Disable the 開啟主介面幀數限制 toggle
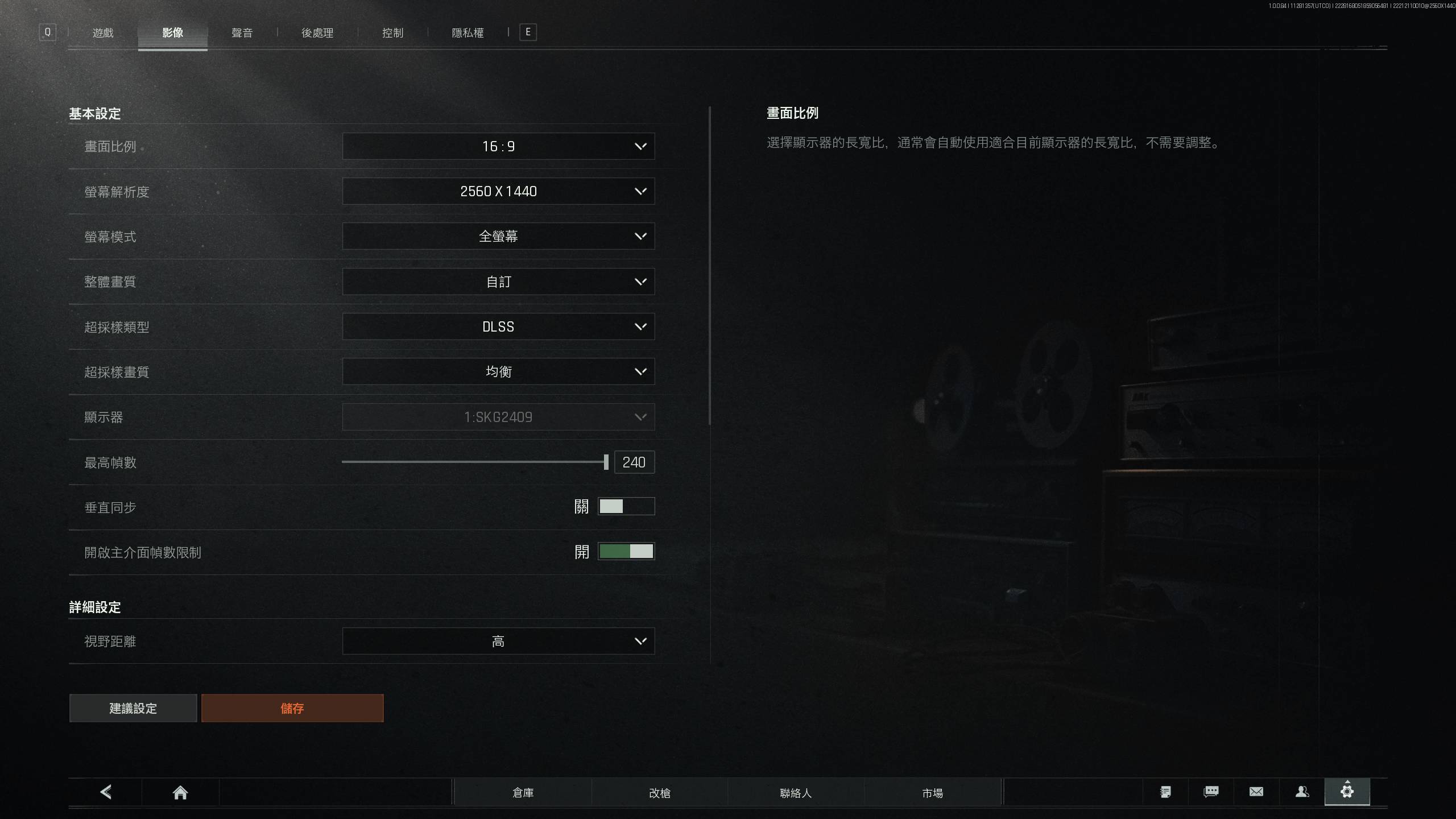The height and width of the screenshot is (819, 1456). click(626, 551)
